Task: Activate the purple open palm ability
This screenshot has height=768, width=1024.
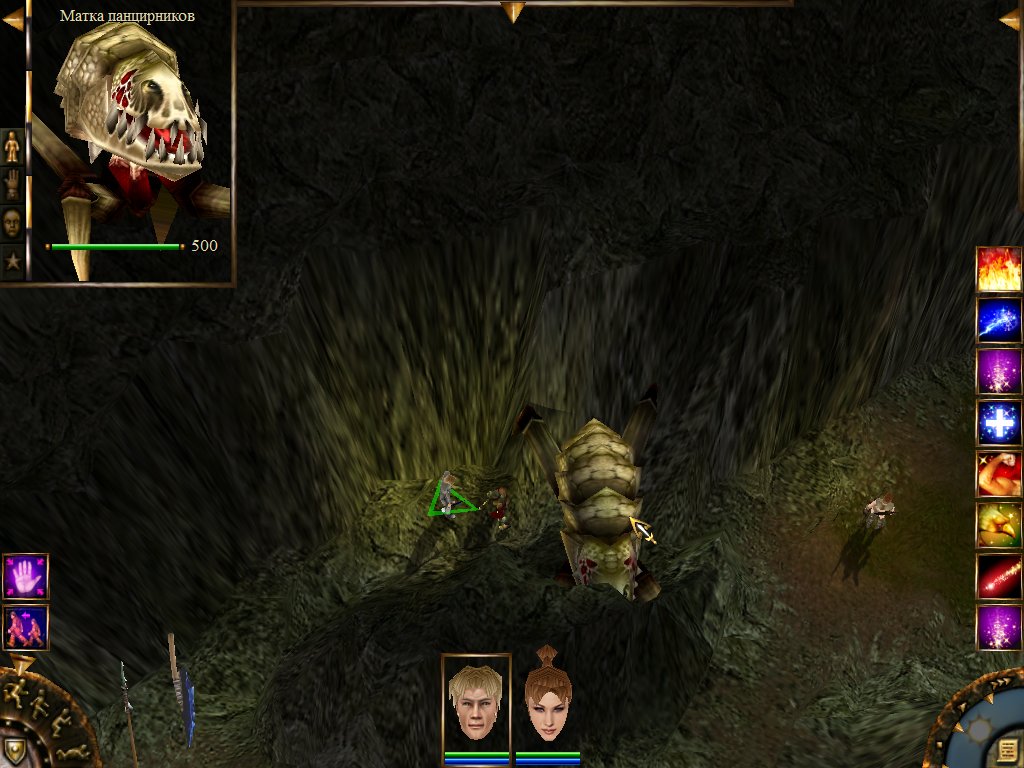Action: click(25, 576)
